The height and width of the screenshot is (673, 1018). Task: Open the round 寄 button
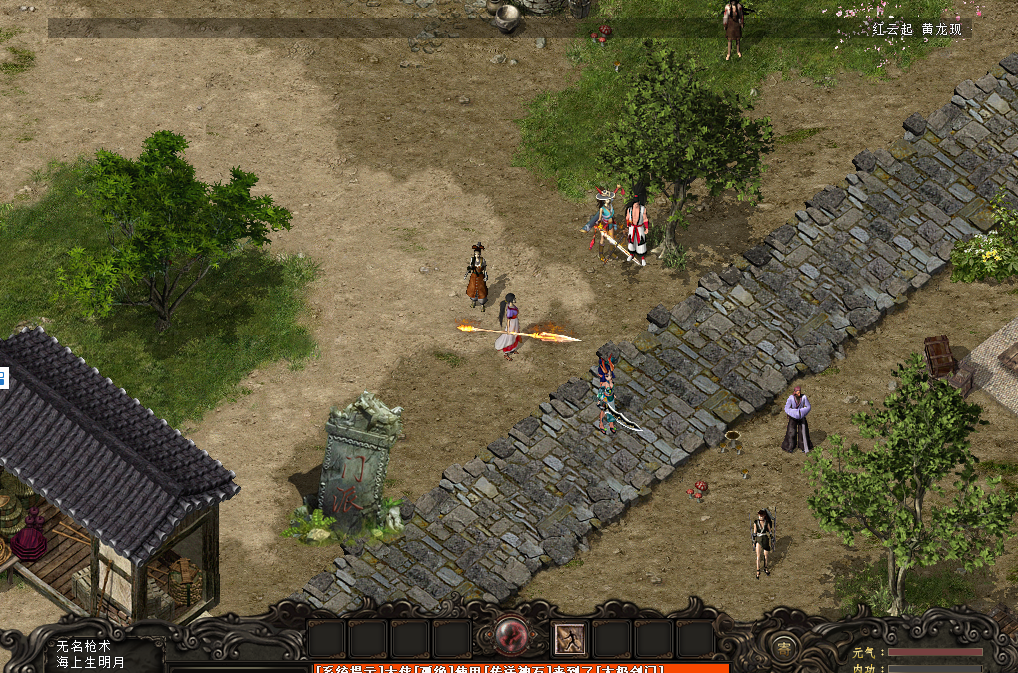pos(786,645)
